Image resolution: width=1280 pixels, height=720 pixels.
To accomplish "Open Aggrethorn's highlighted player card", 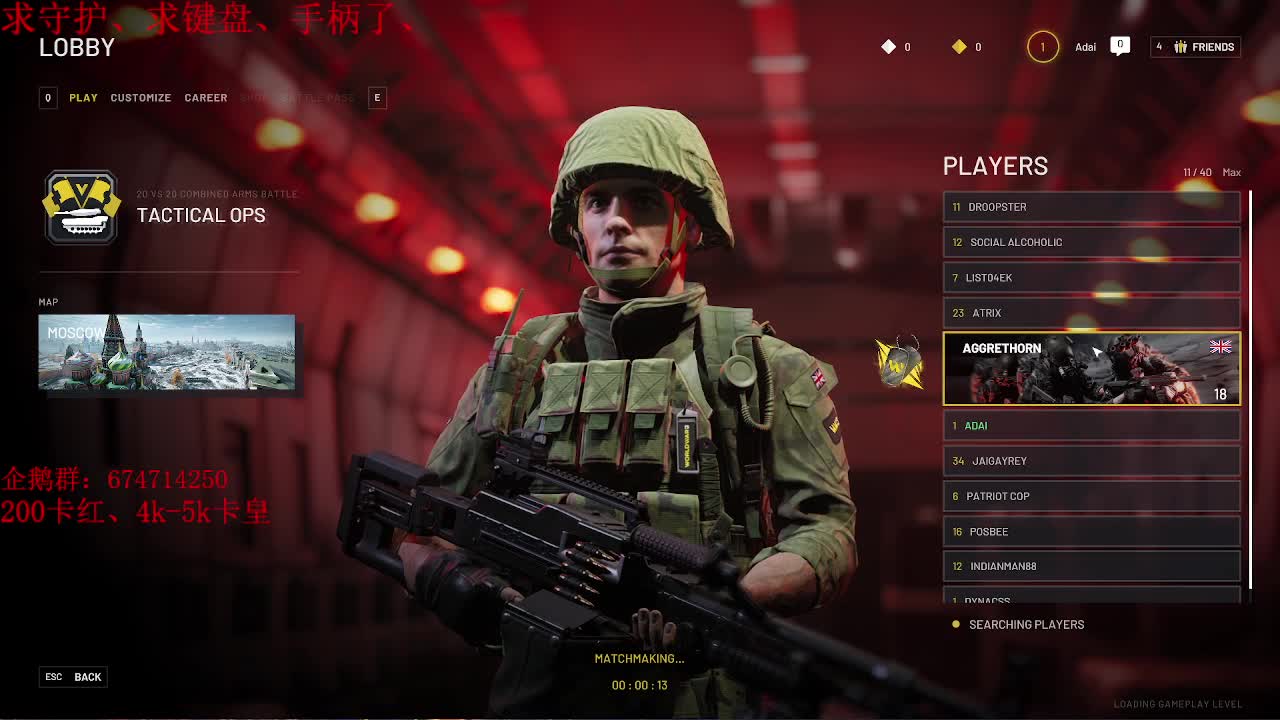I will (x=1091, y=369).
